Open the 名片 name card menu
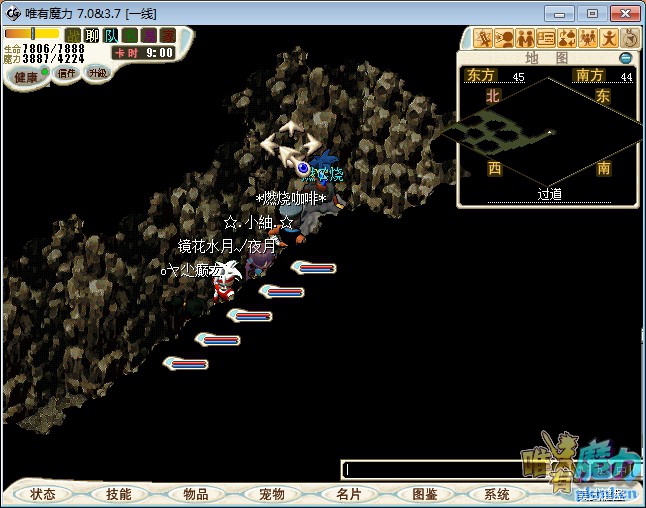 tap(348, 494)
